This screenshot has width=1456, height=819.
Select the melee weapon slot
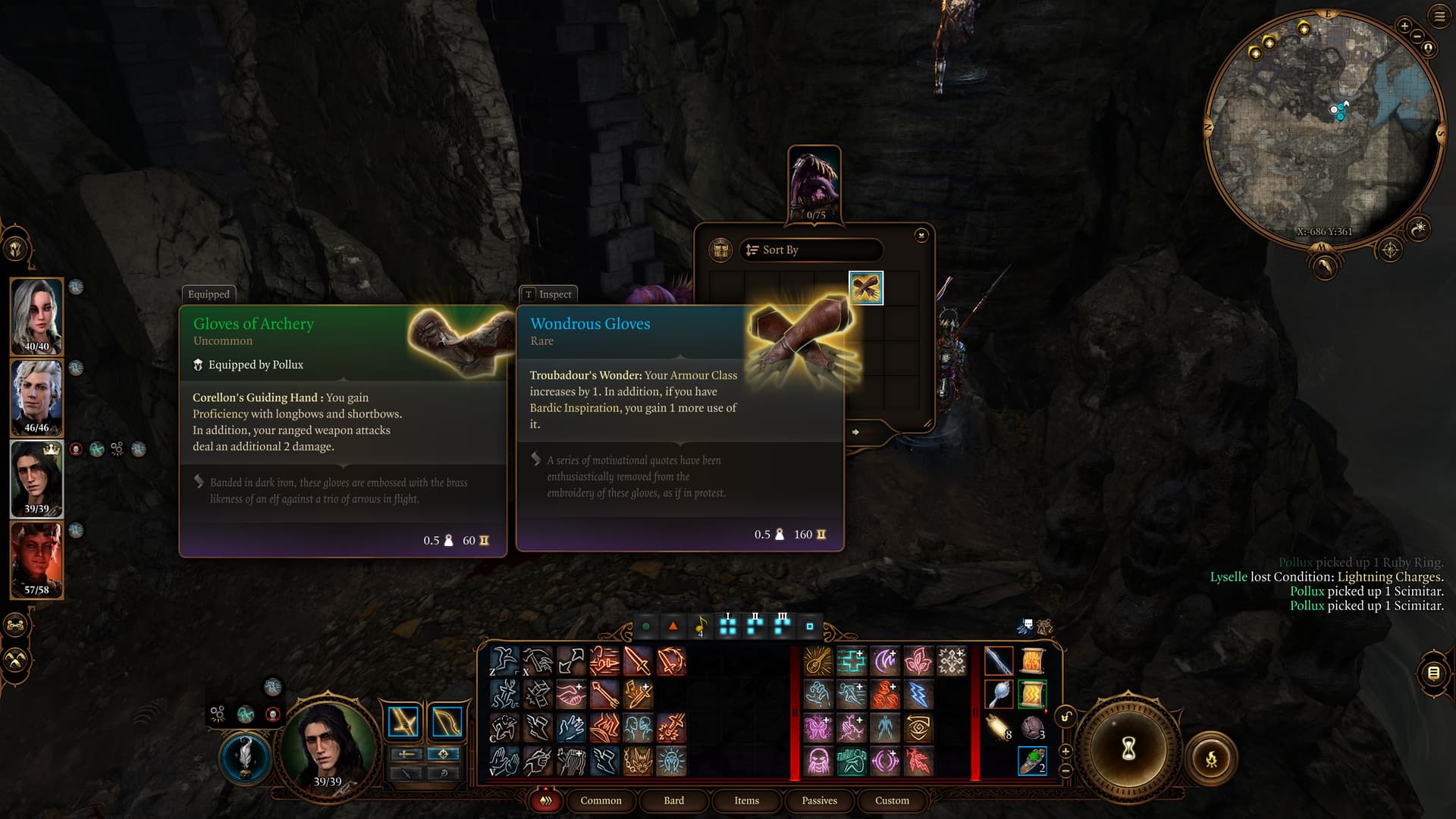tap(403, 722)
